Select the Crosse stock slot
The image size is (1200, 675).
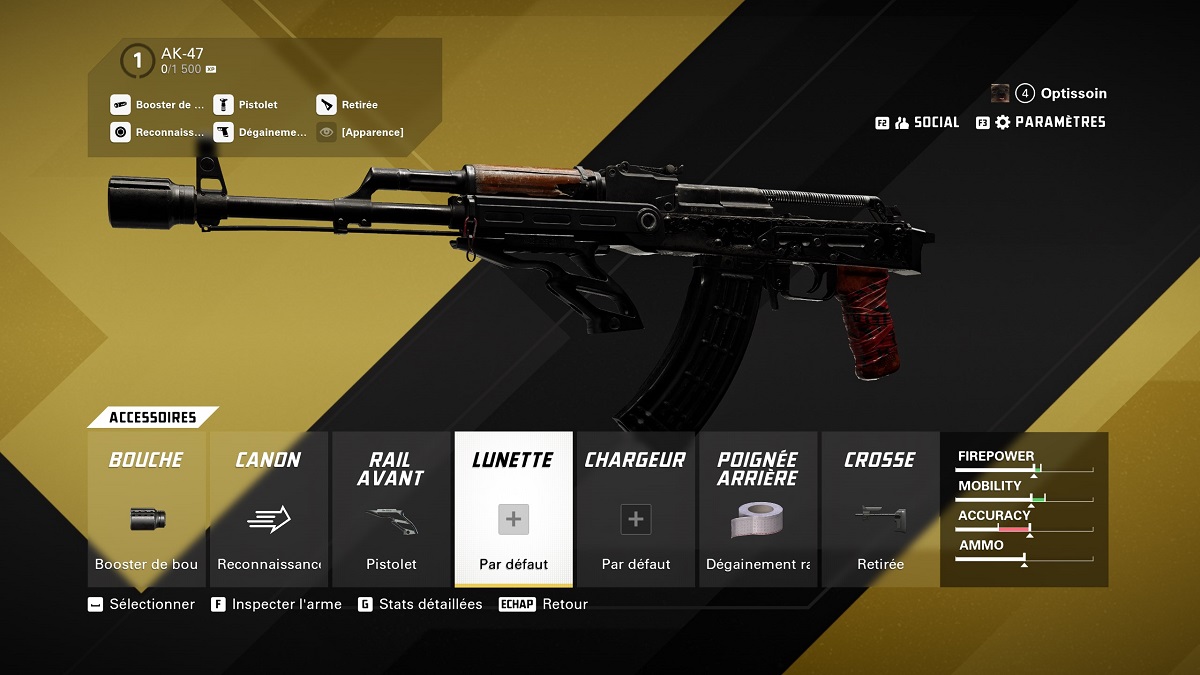pos(880,509)
